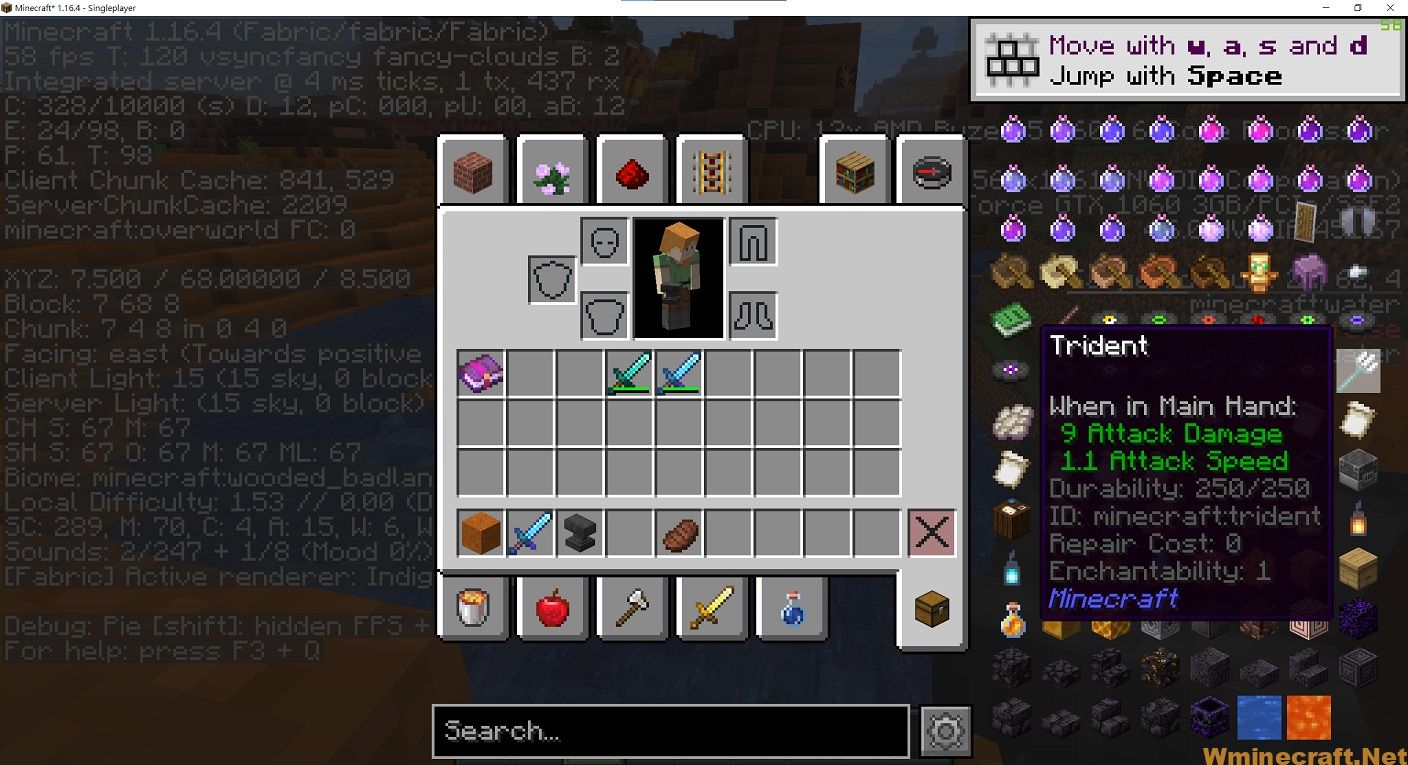Image resolution: width=1408 pixels, height=765 pixels.
Task: Select the Miscellaneous tab with lava bucket icon
Action: coord(472,608)
